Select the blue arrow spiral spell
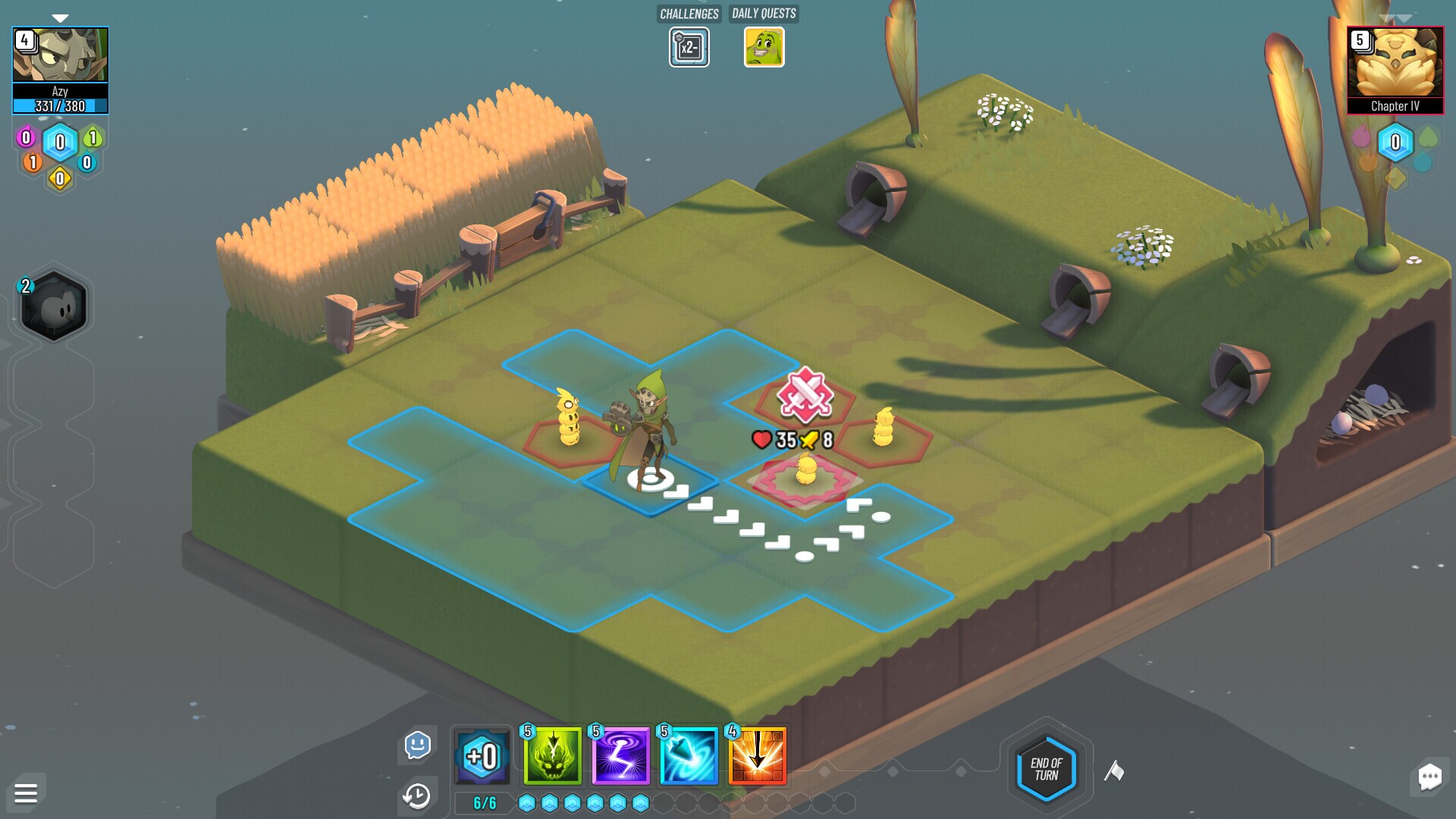Image resolution: width=1456 pixels, height=819 pixels. [x=688, y=757]
